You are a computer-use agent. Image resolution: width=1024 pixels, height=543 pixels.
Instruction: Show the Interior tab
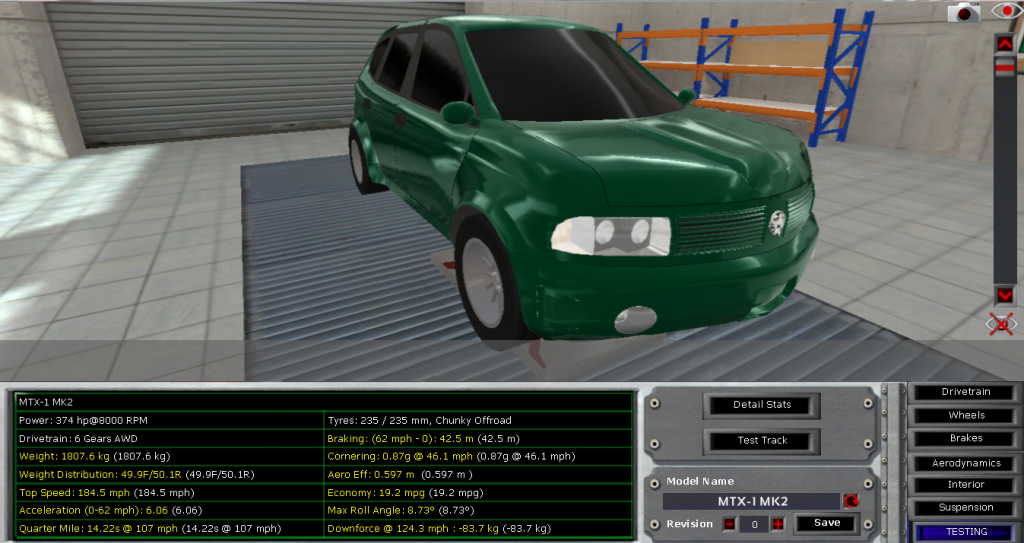(966, 485)
